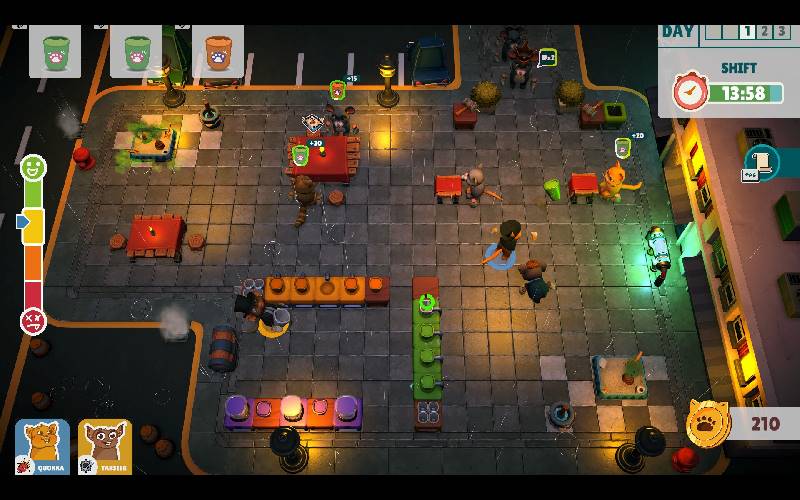The width and height of the screenshot is (800, 500).
Task: Select the Tarsier character portrait
Action: pyautogui.click(x=105, y=446)
